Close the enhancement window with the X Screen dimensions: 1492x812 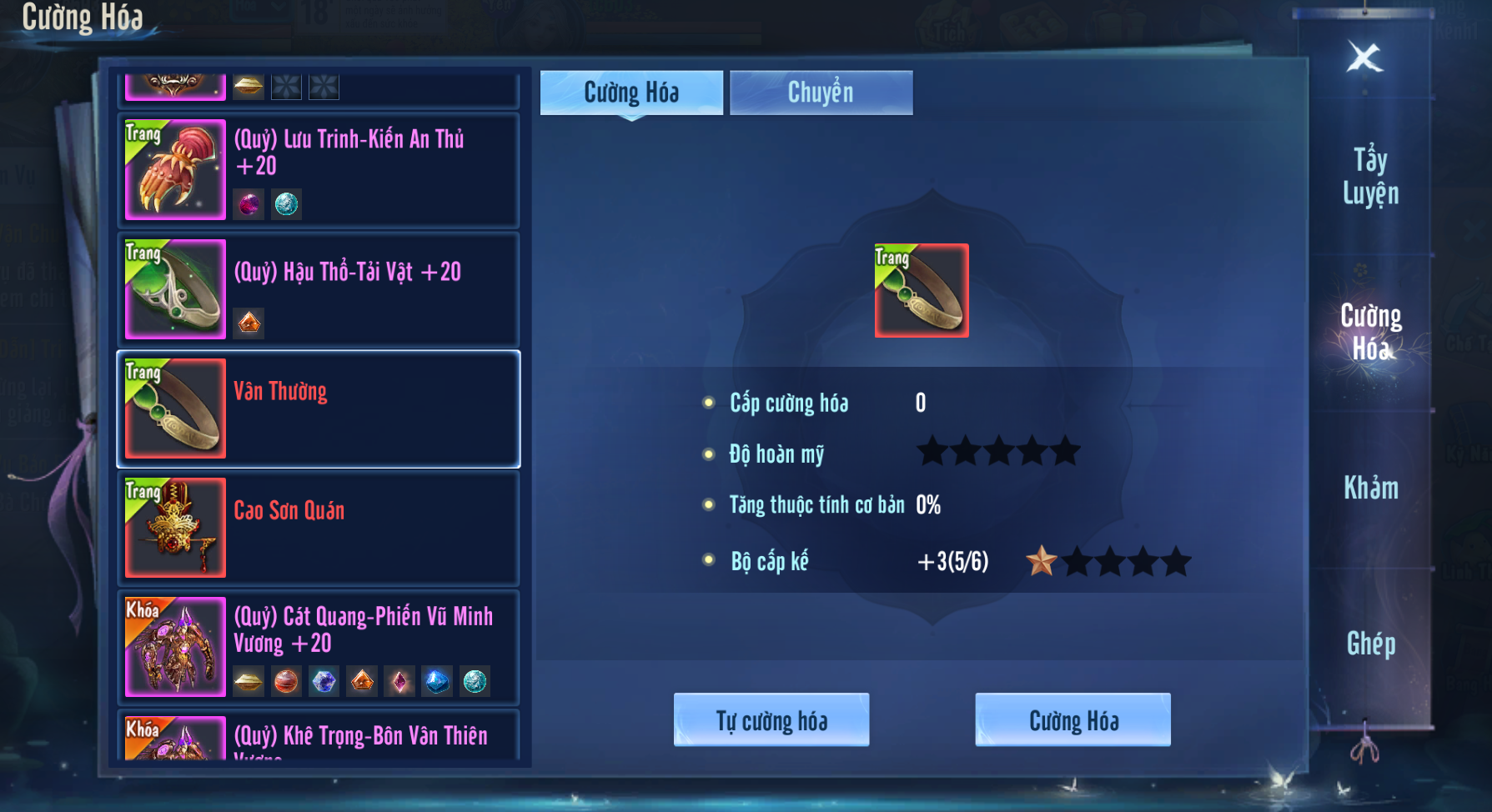(1364, 58)
